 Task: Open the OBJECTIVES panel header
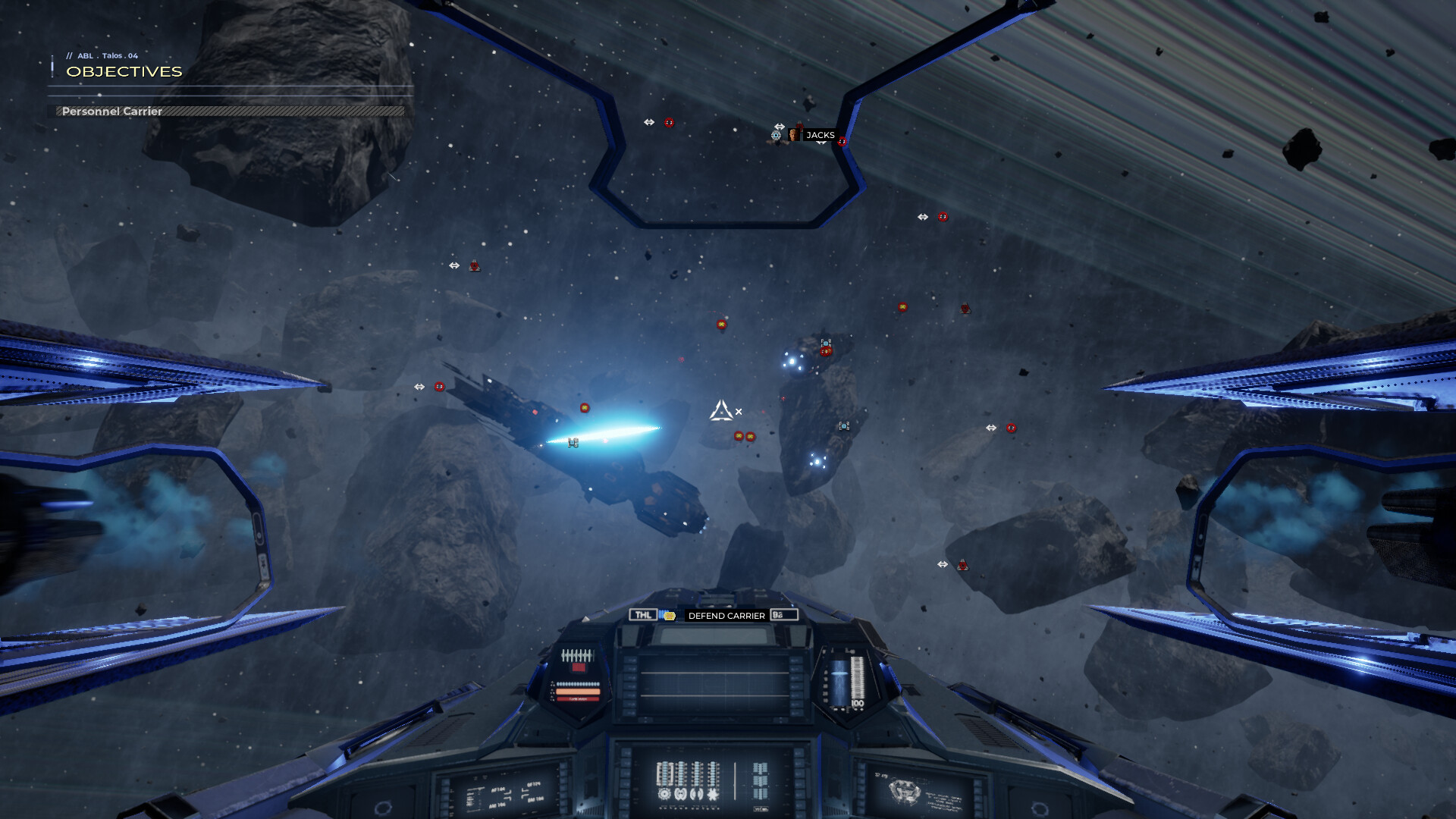[124, 72]
